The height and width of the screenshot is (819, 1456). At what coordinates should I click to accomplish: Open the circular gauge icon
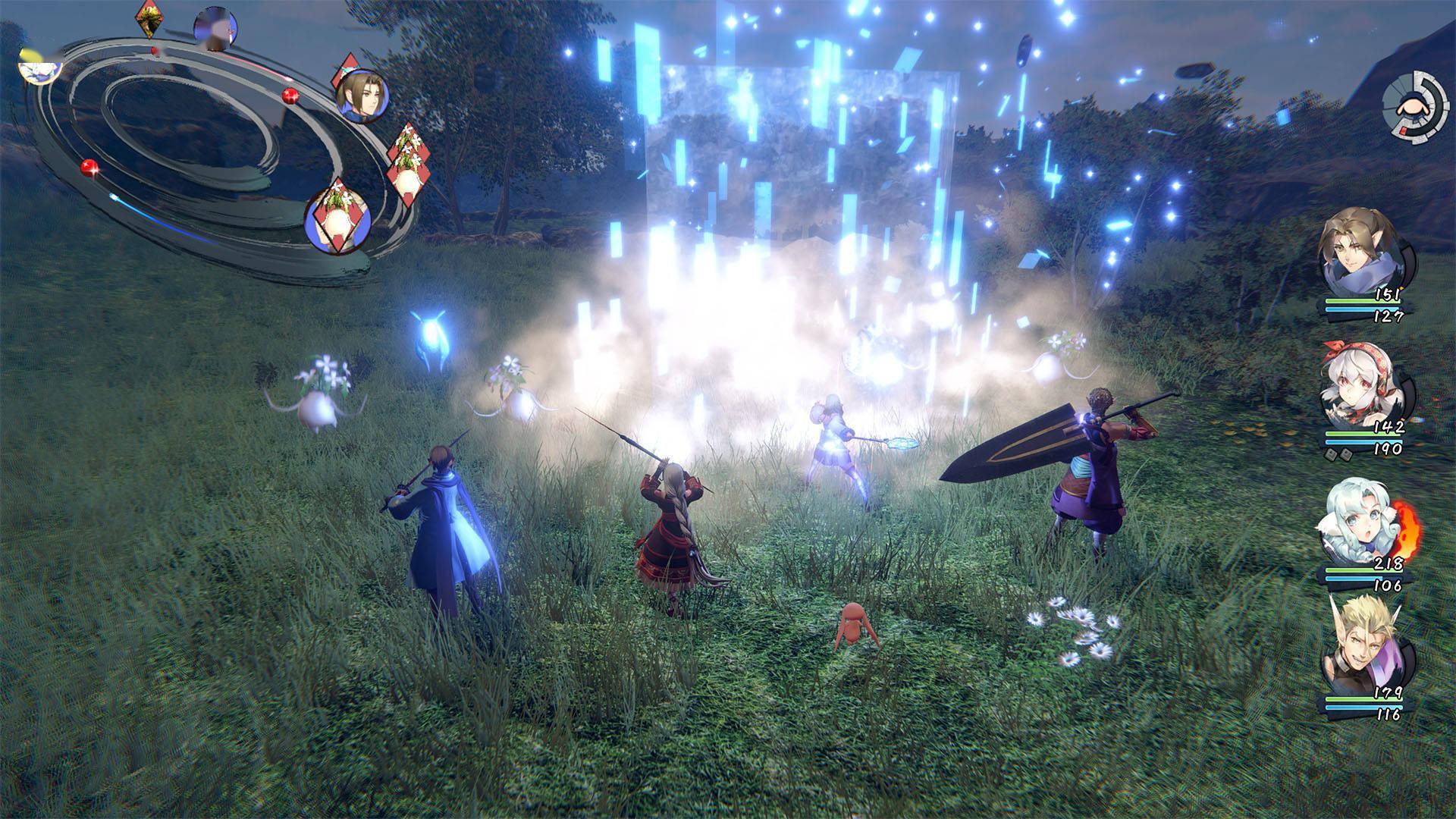click(1414, 105)
